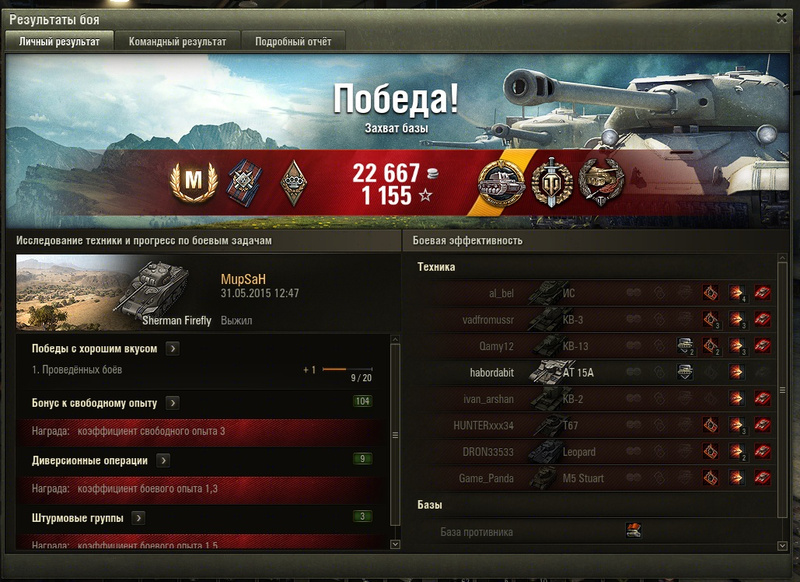This screenshot has height=582, width=800.
Task: Click the Qamy12 КВ-13 row
Action: click(x=590, y=346)
